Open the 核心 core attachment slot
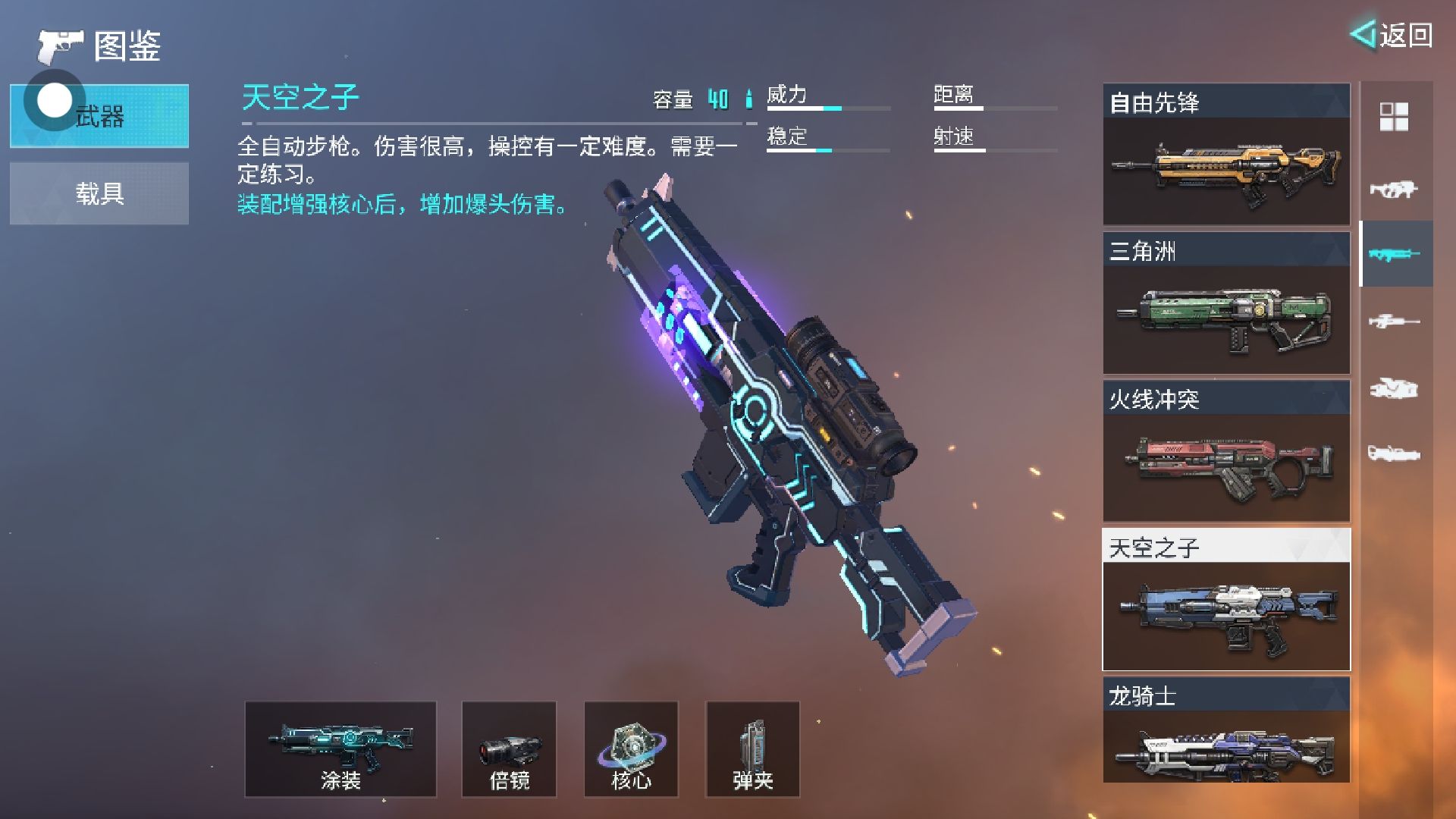 click(x=631, y=749)
